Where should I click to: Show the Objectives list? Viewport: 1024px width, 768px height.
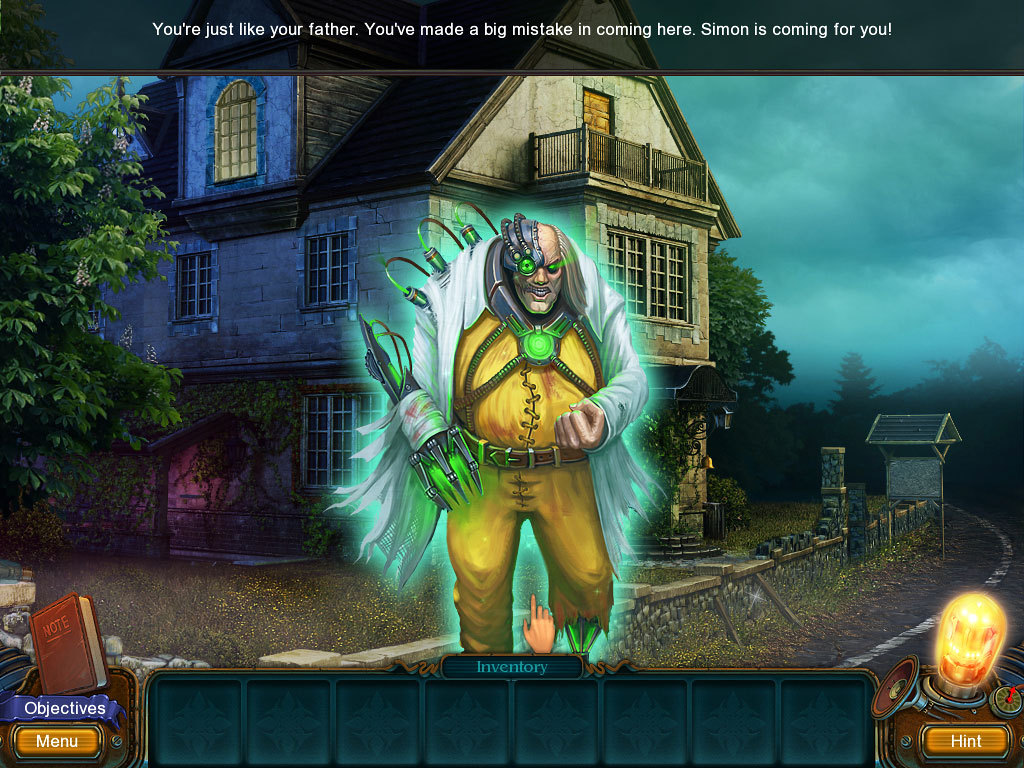point(64,708)
